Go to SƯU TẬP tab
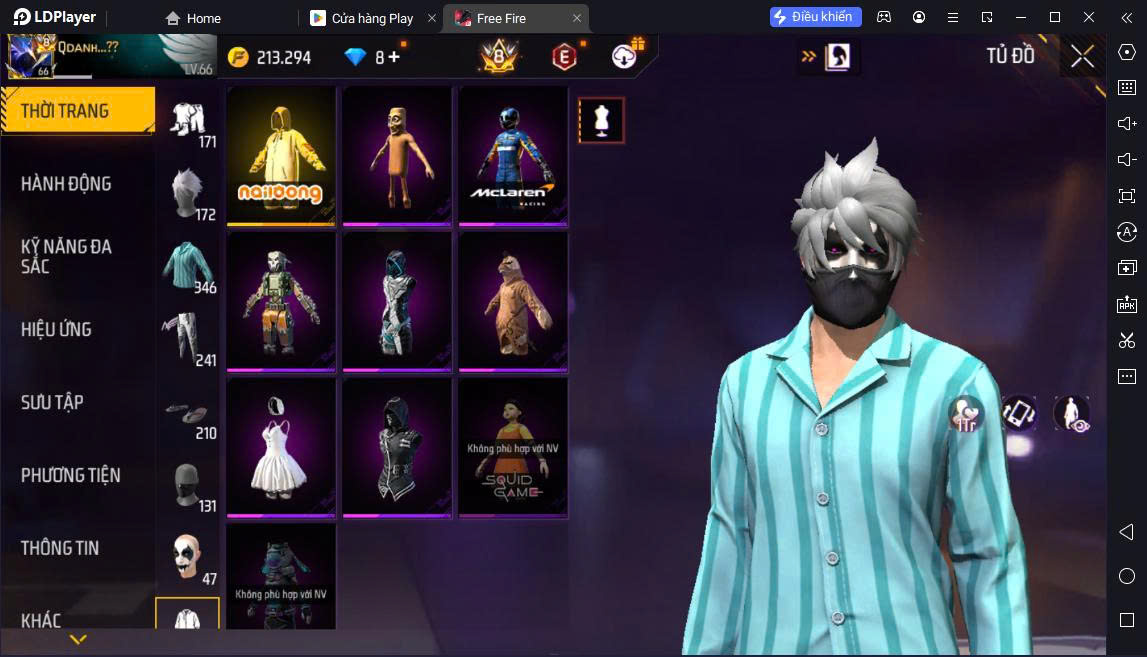 click(52, 402)
